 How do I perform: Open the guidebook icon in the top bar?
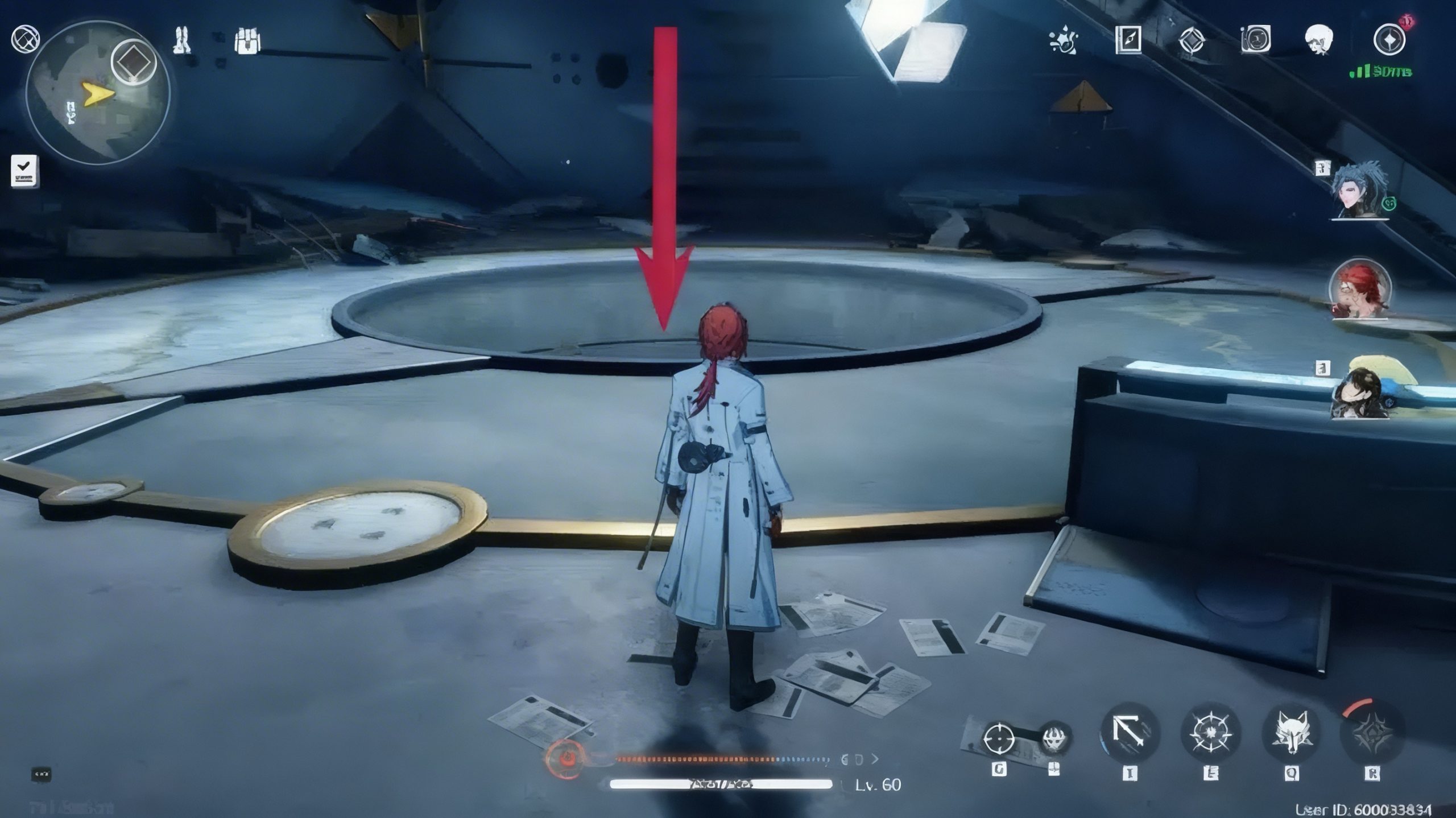pyautogui.click(x=1128, y=40)
